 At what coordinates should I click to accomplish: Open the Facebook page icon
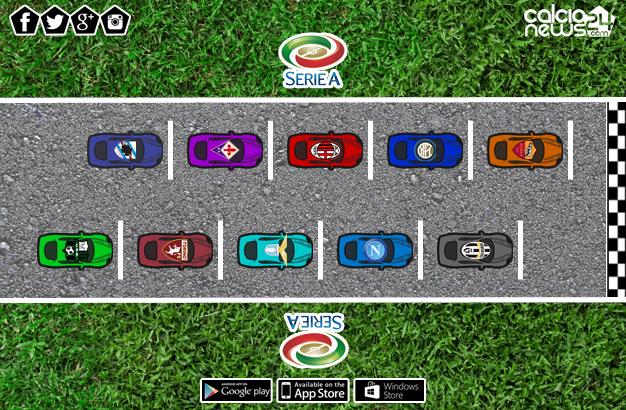click(25, 20)
